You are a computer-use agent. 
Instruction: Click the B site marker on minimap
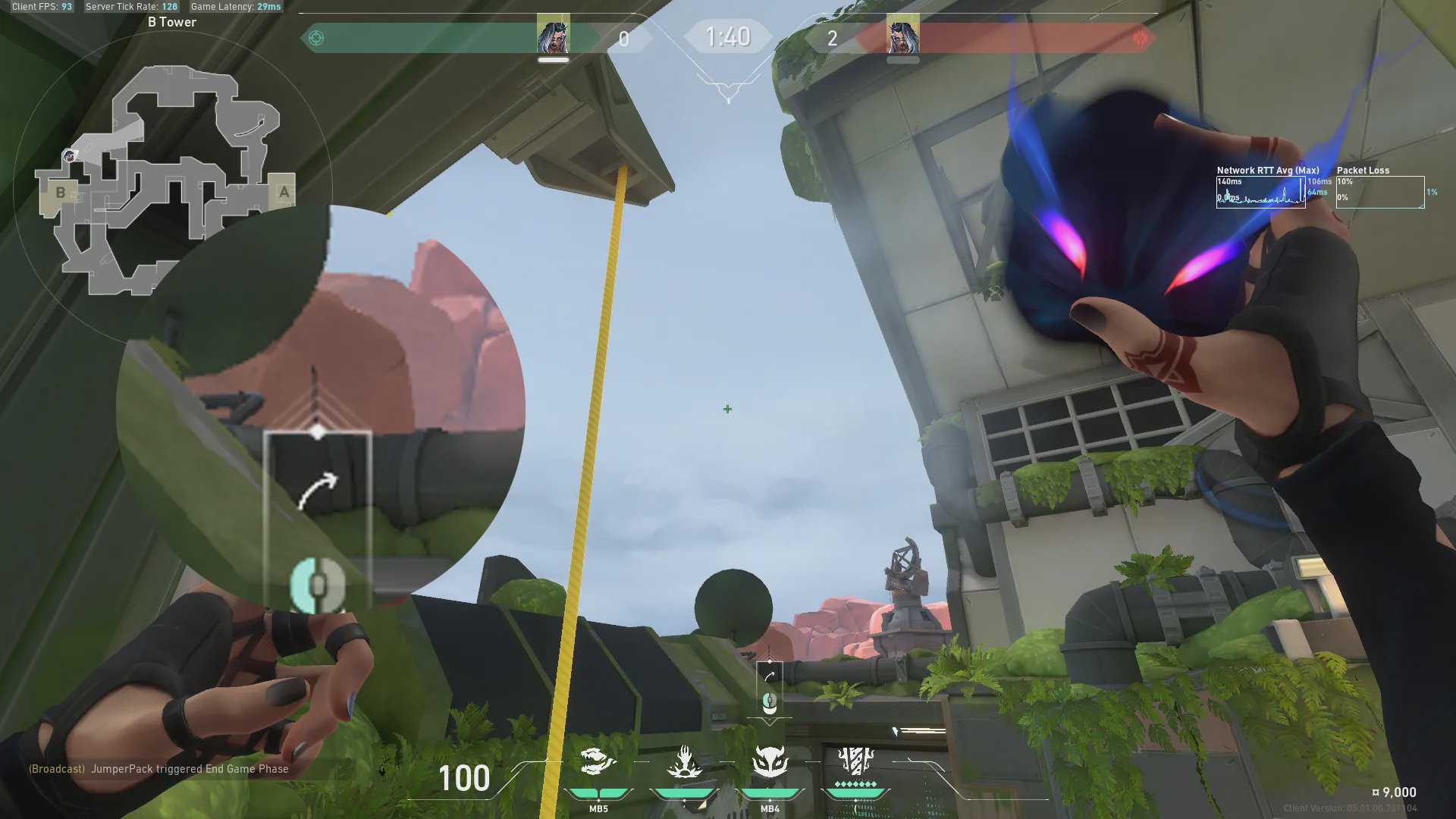pos(61,193)
